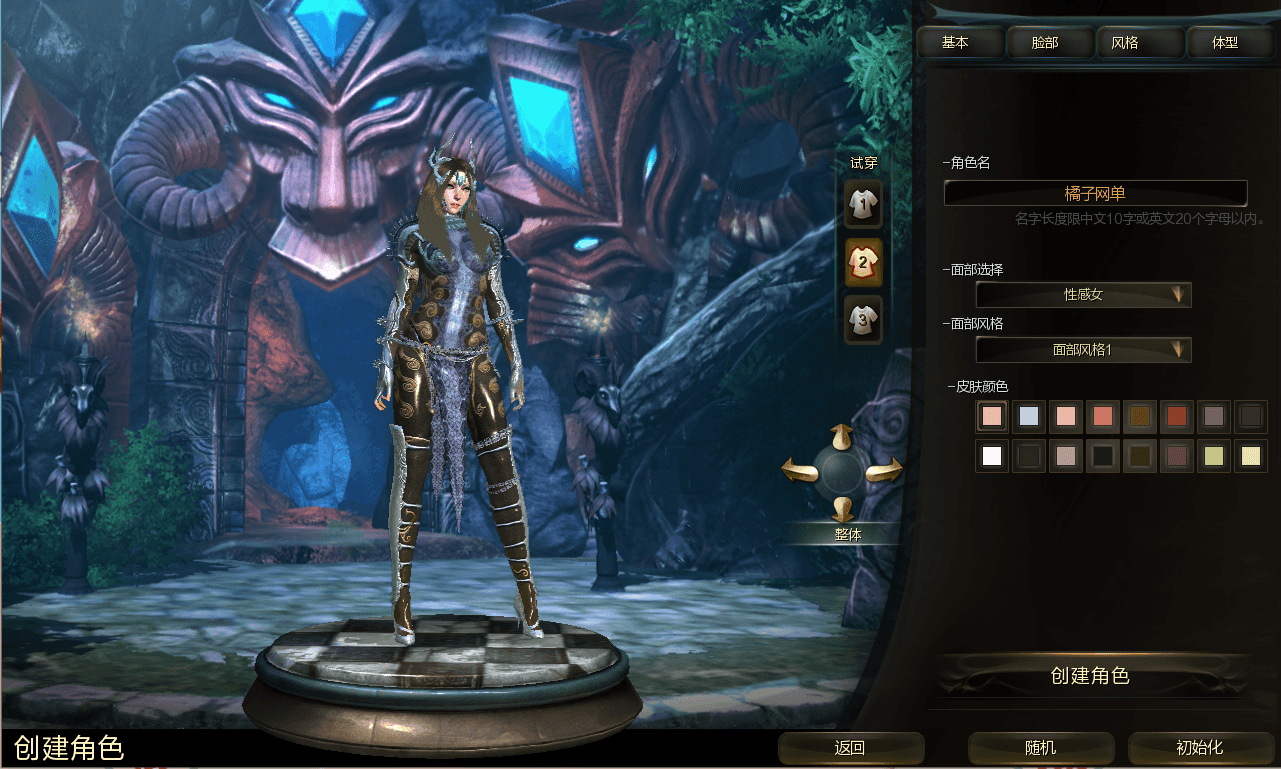Rotate the character with the left arrow
Viewport: 1281px width, 769px height.
pos(798,469)
